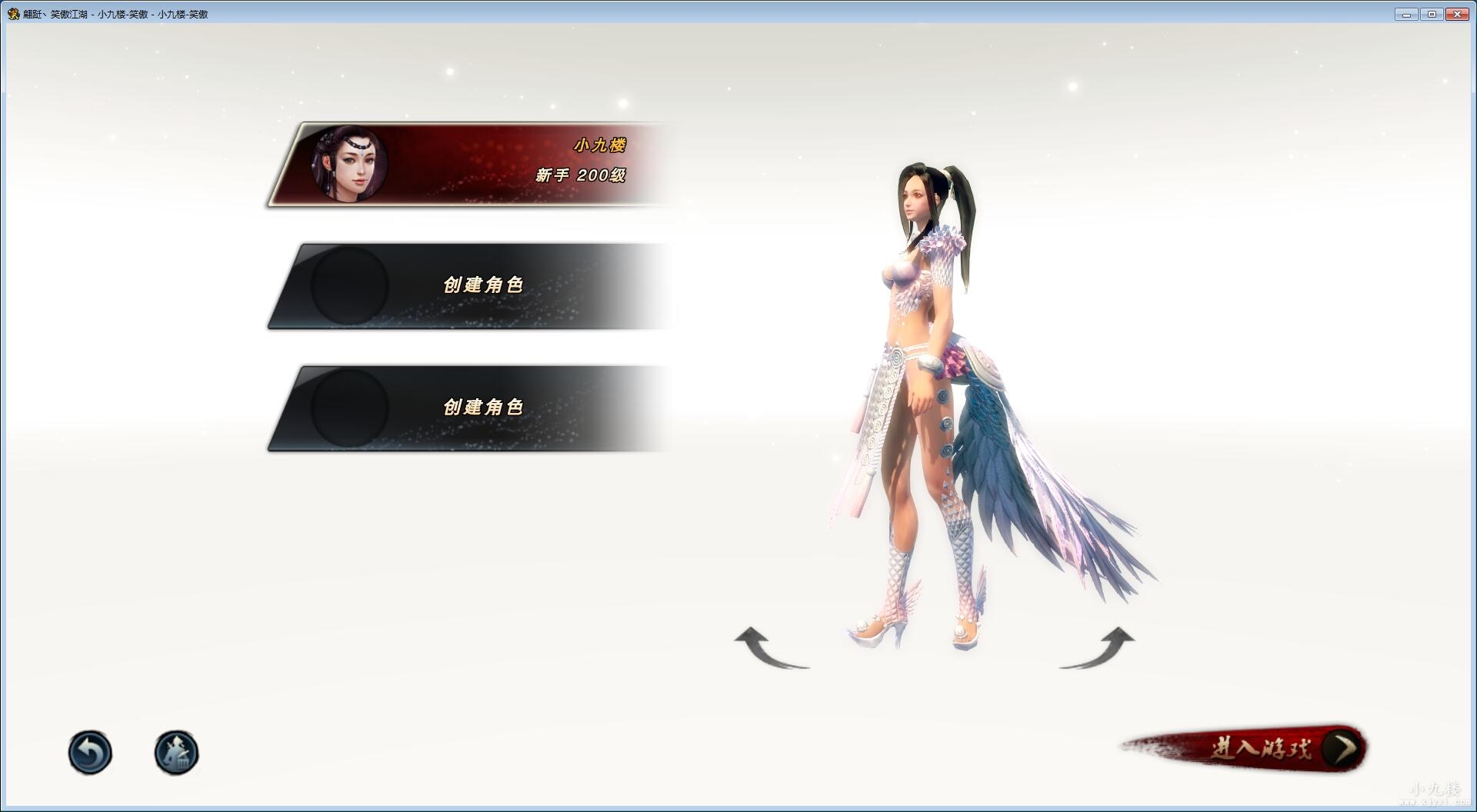Image resolution: width=1477 pixels, height=812 pixels.
Task: Enter the game with 进入游戏
Action: (x=1262, y=748)
